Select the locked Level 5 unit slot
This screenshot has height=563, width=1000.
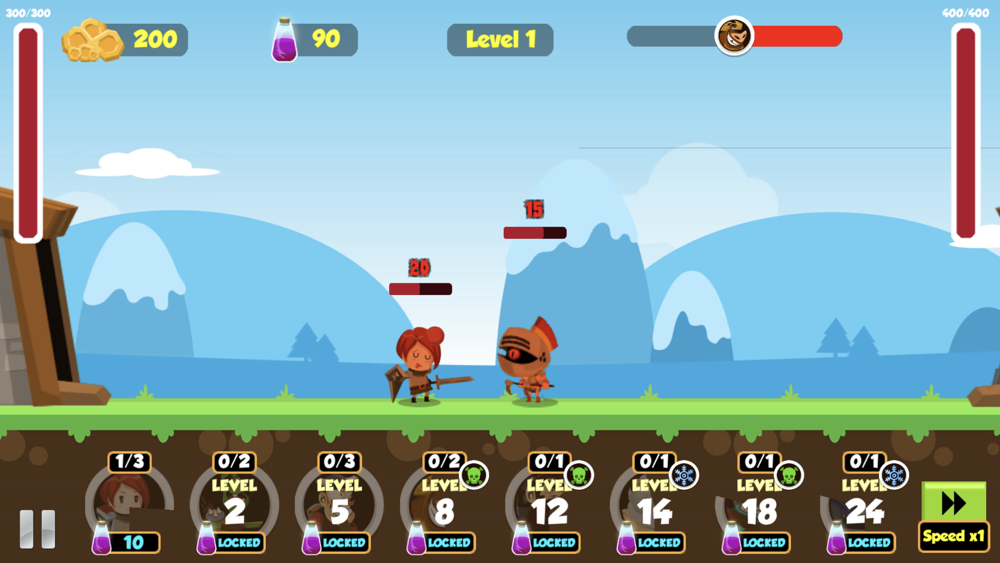point(339,507)
